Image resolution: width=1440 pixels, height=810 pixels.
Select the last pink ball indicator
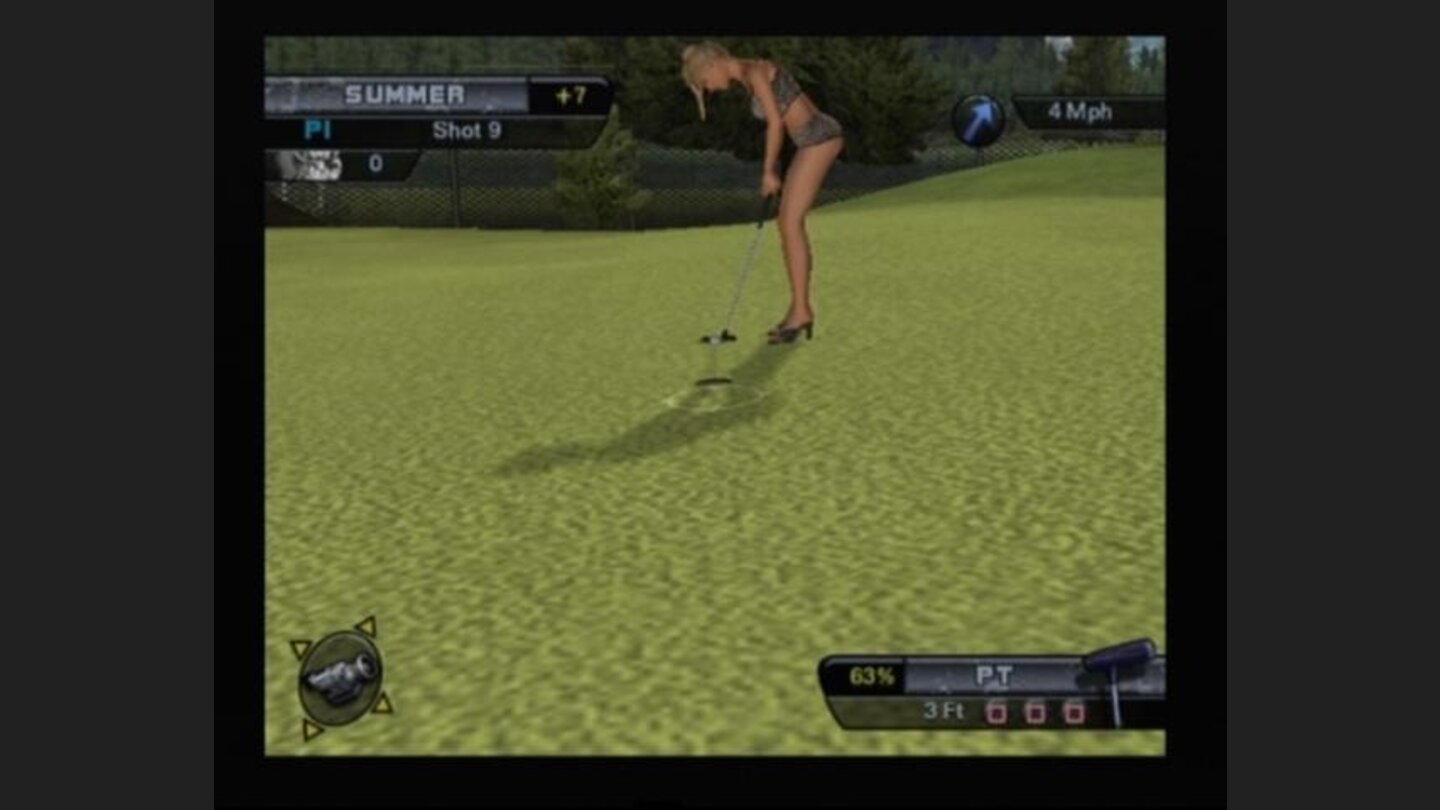(1077, 712)
